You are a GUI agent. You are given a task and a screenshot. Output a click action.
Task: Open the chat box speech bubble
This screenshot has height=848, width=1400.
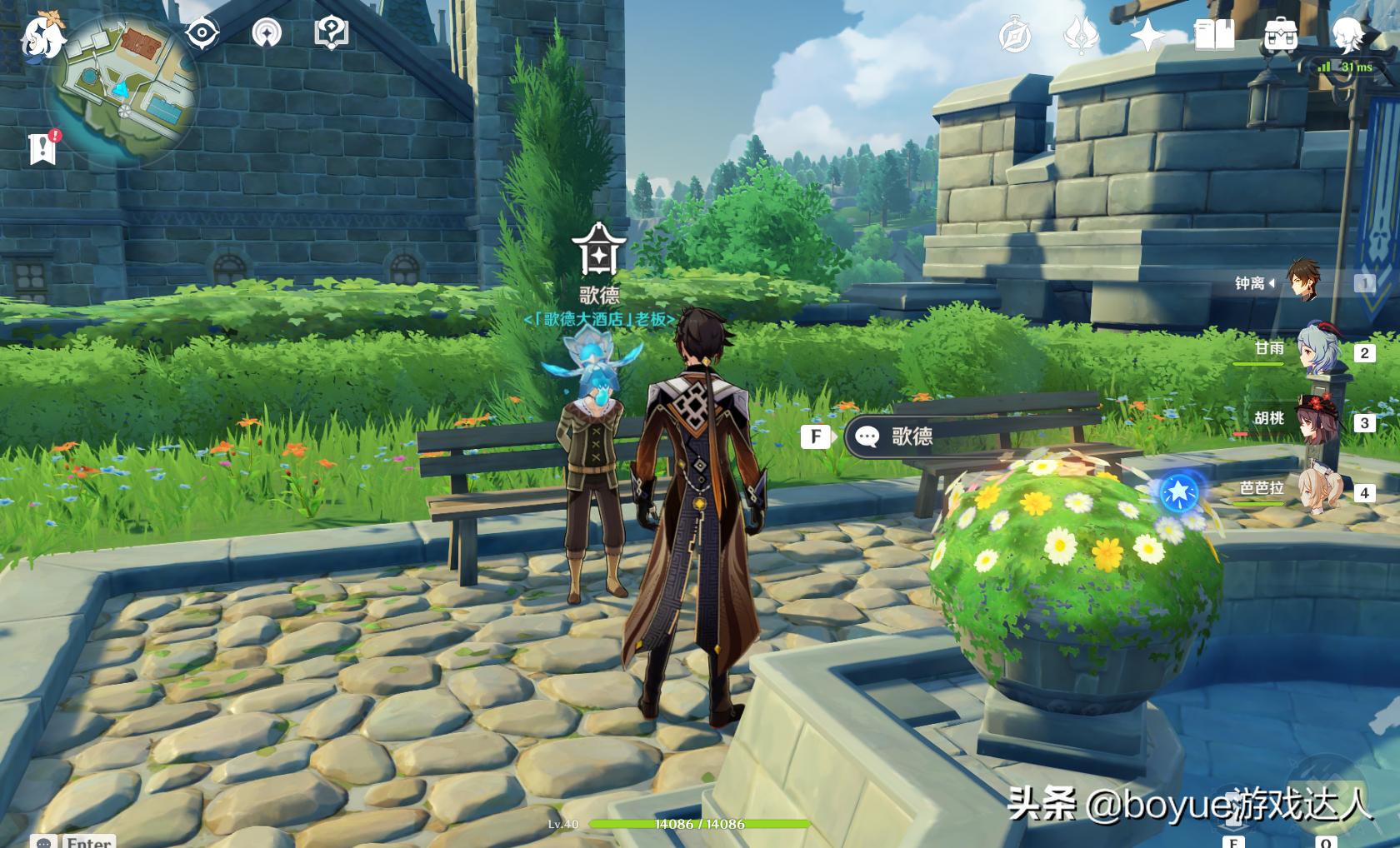(44, 842)
